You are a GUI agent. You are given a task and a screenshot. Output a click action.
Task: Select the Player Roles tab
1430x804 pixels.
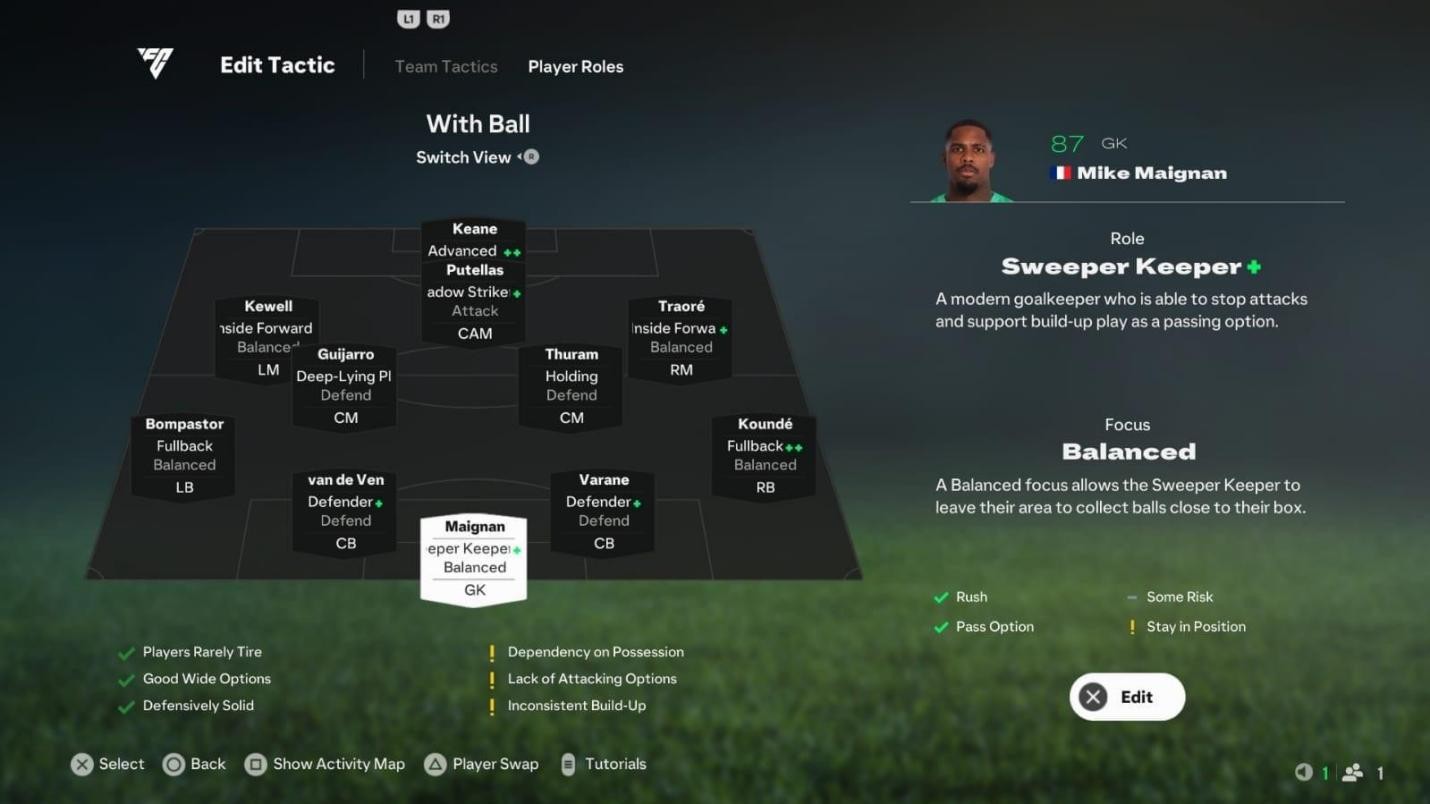575,66
